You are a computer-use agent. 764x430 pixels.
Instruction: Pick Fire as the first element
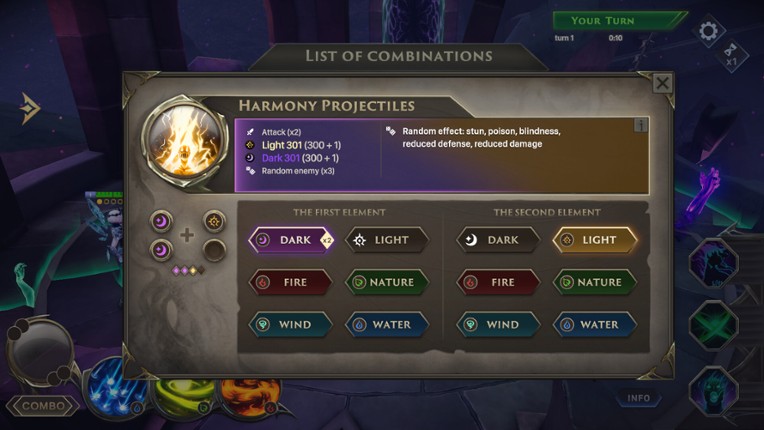click(x=291, y=282)
